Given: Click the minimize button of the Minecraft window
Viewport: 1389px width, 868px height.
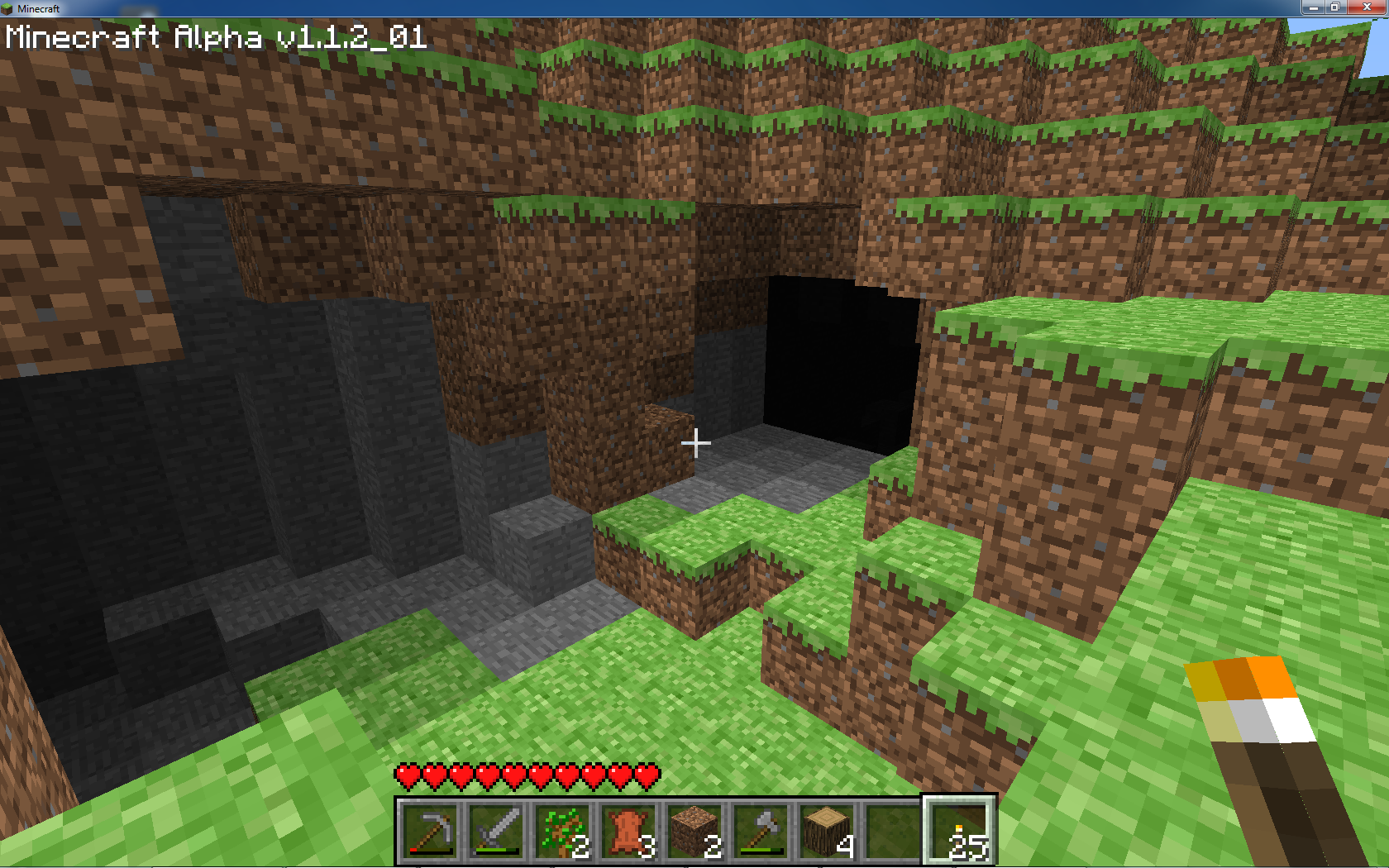Looking at the screenshot, I should point(1314,7).
